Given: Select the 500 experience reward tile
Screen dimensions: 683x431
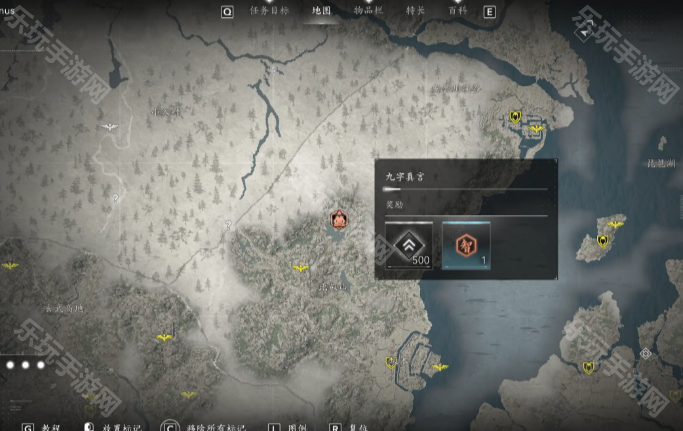Looking at the screenshot, I should [x=409, y=246].
